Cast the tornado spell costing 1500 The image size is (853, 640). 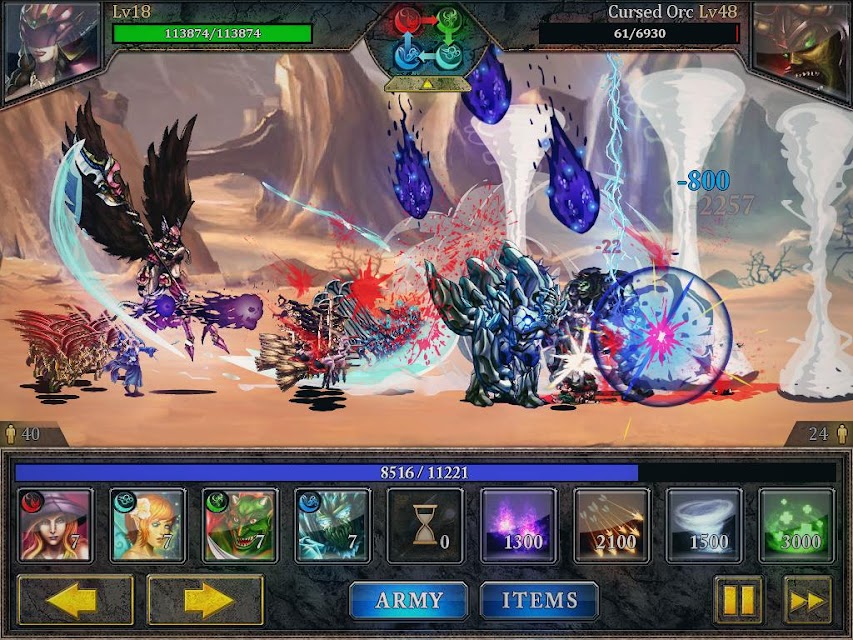click(x=704, y=526)
